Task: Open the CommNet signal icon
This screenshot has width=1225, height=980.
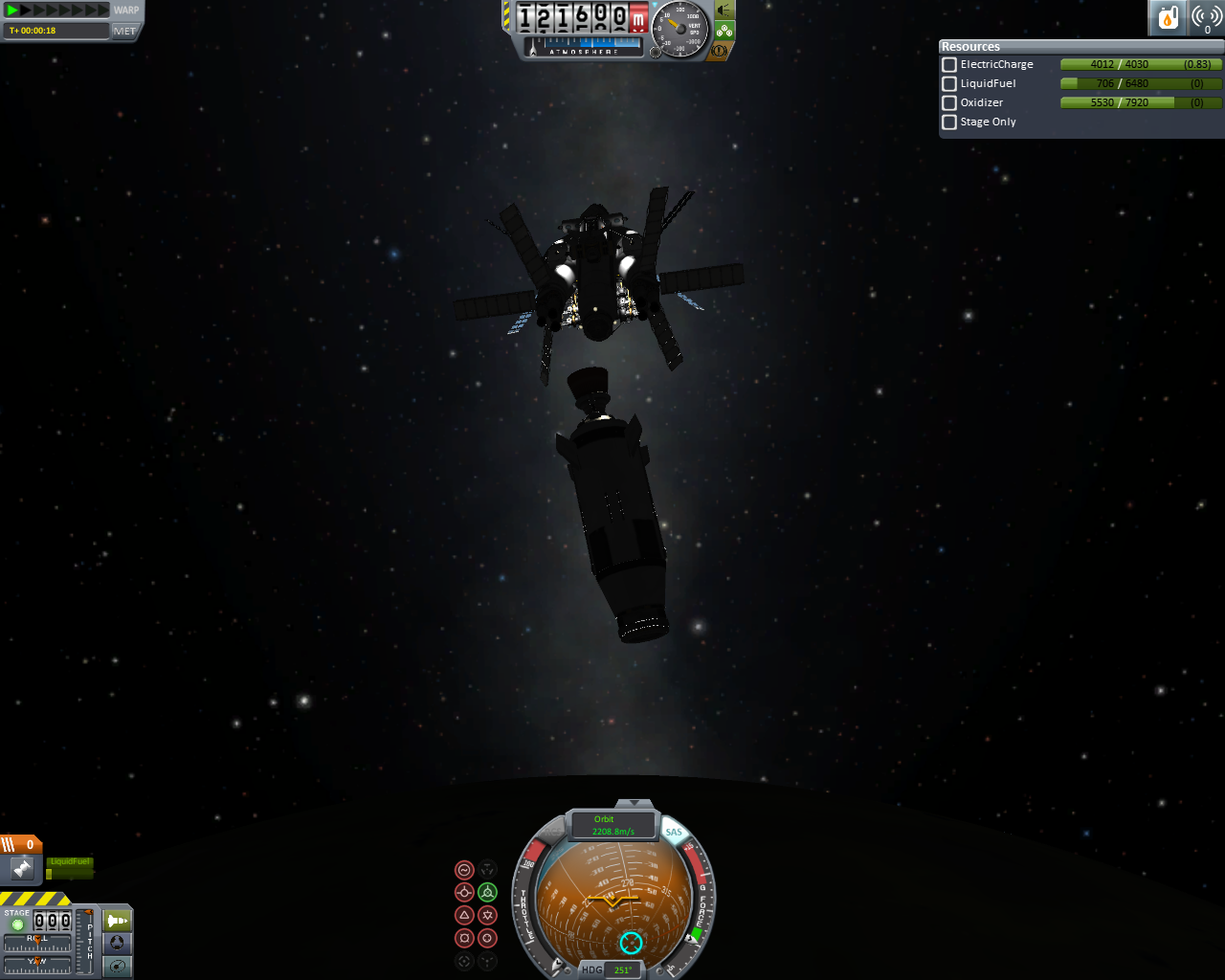Action: (1207, 17)
